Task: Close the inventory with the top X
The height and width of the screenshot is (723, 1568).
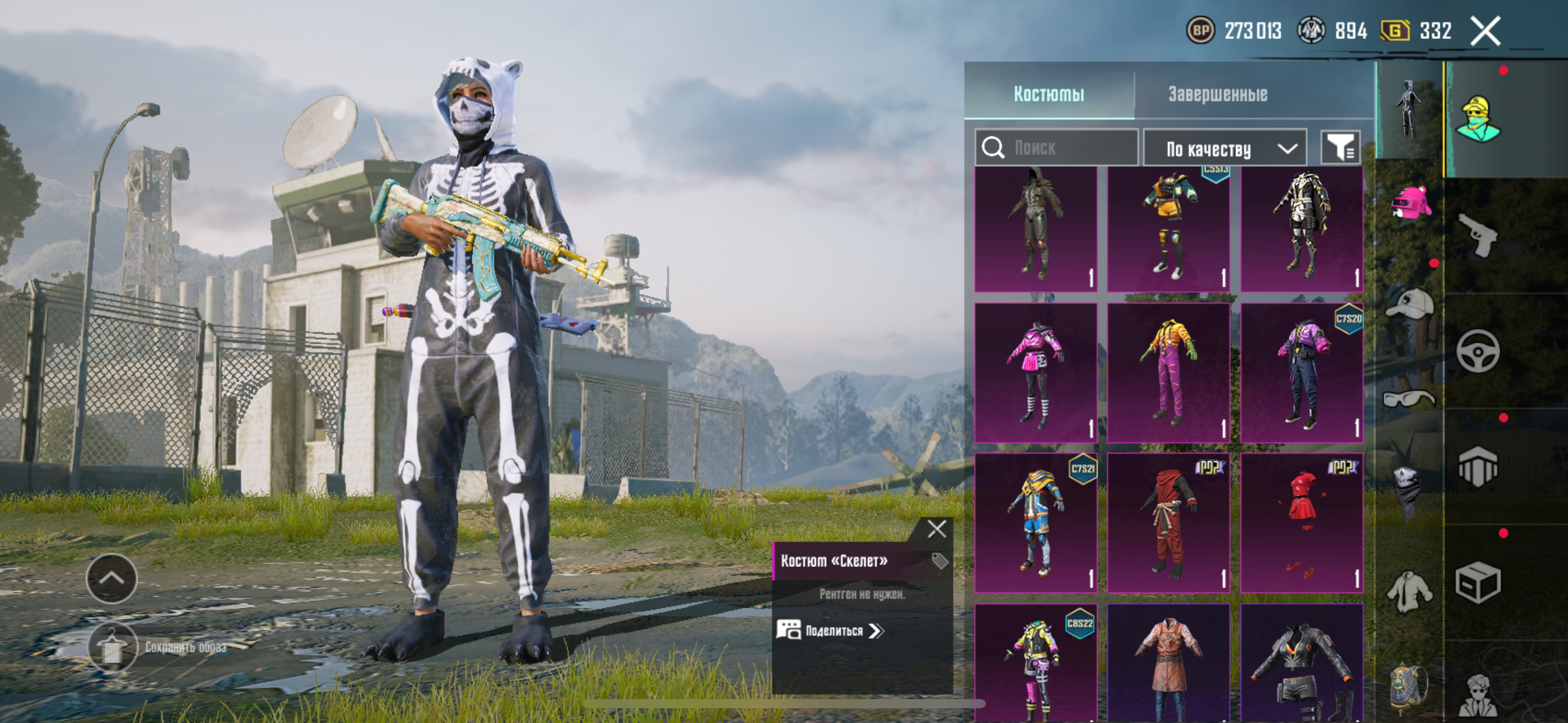Action: [1485, 31]
